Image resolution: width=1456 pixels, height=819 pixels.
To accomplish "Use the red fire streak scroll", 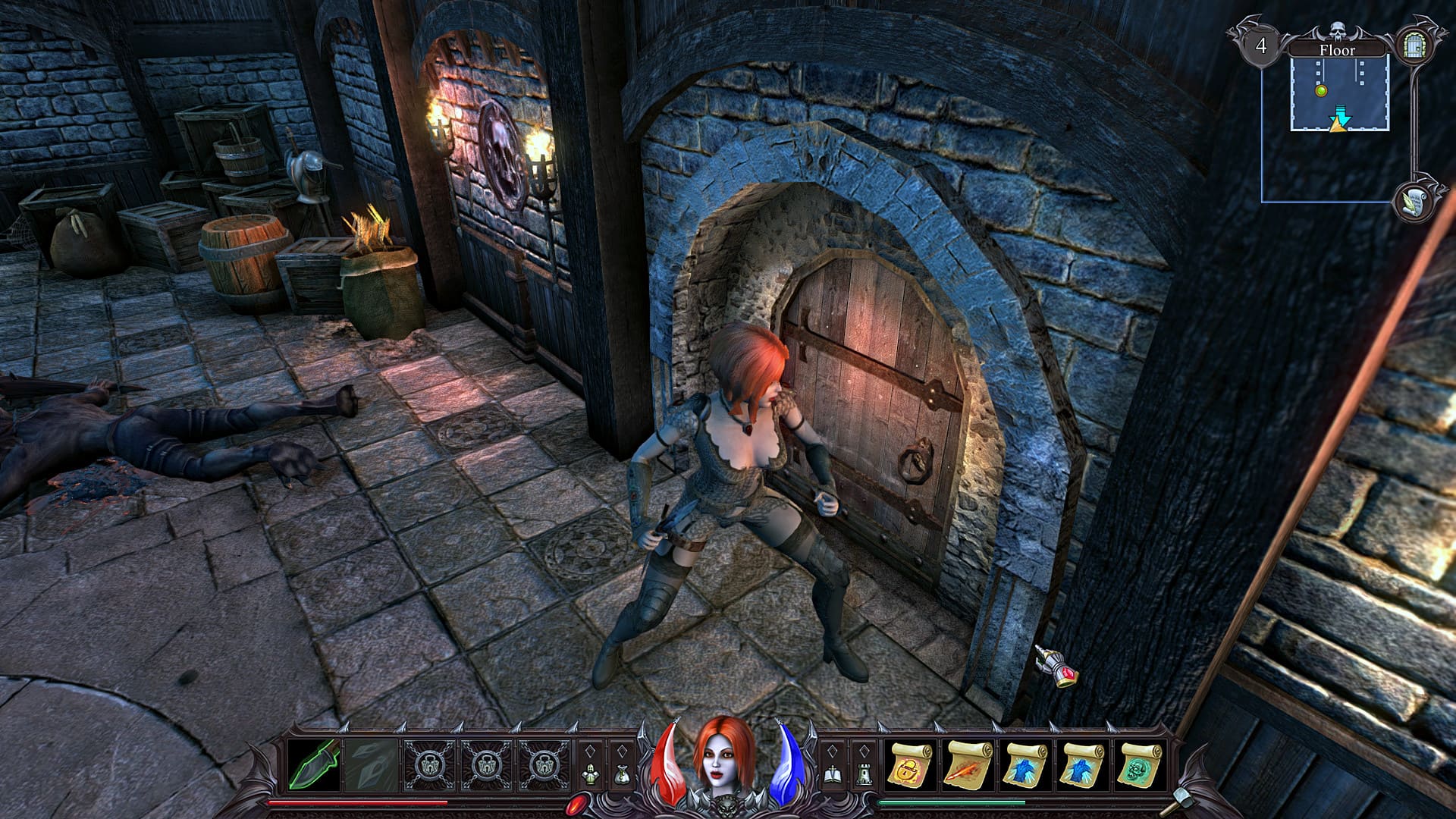I will [x=968, y=764].
